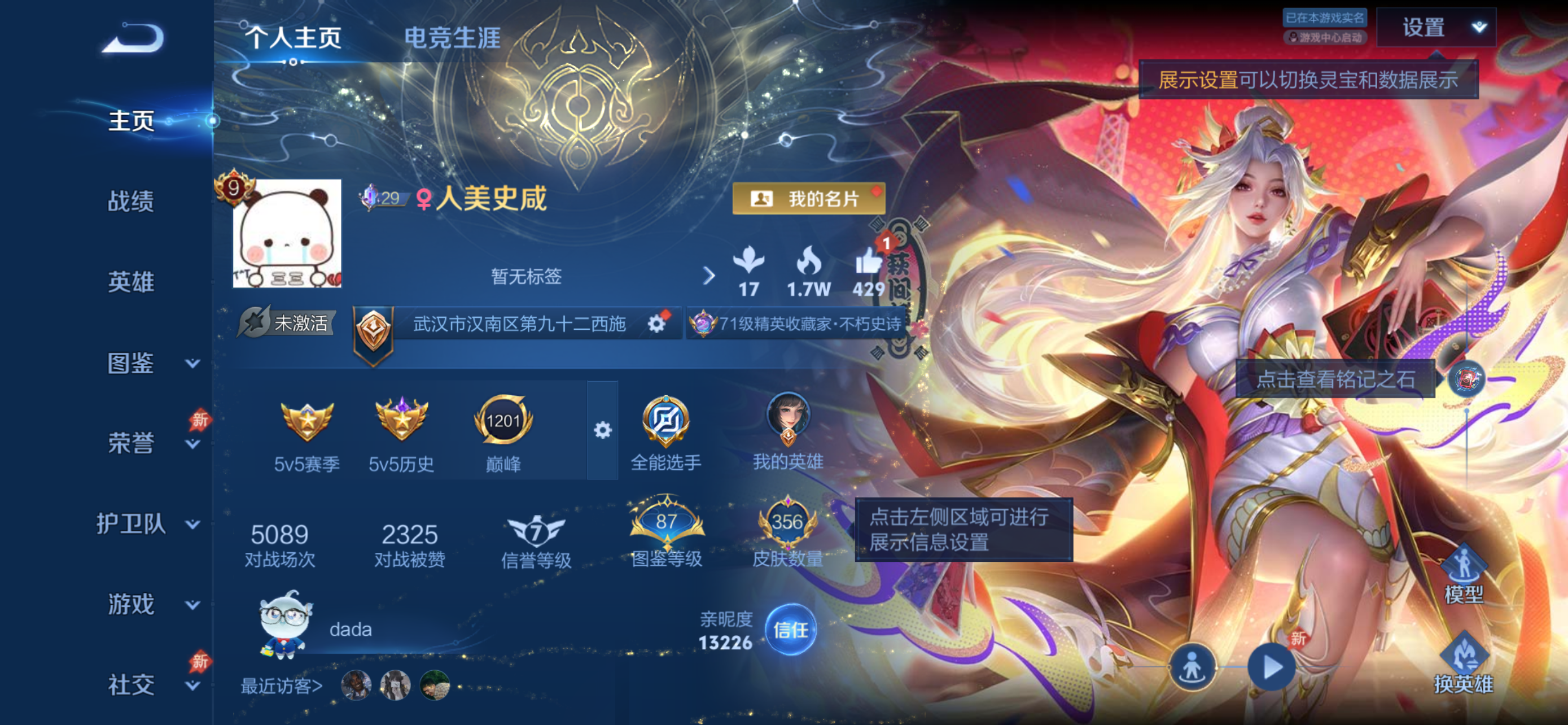Open the gear next to the rank badges
Image resolution: width=1568 pixels, height=725 pixels.
point(602,429)
